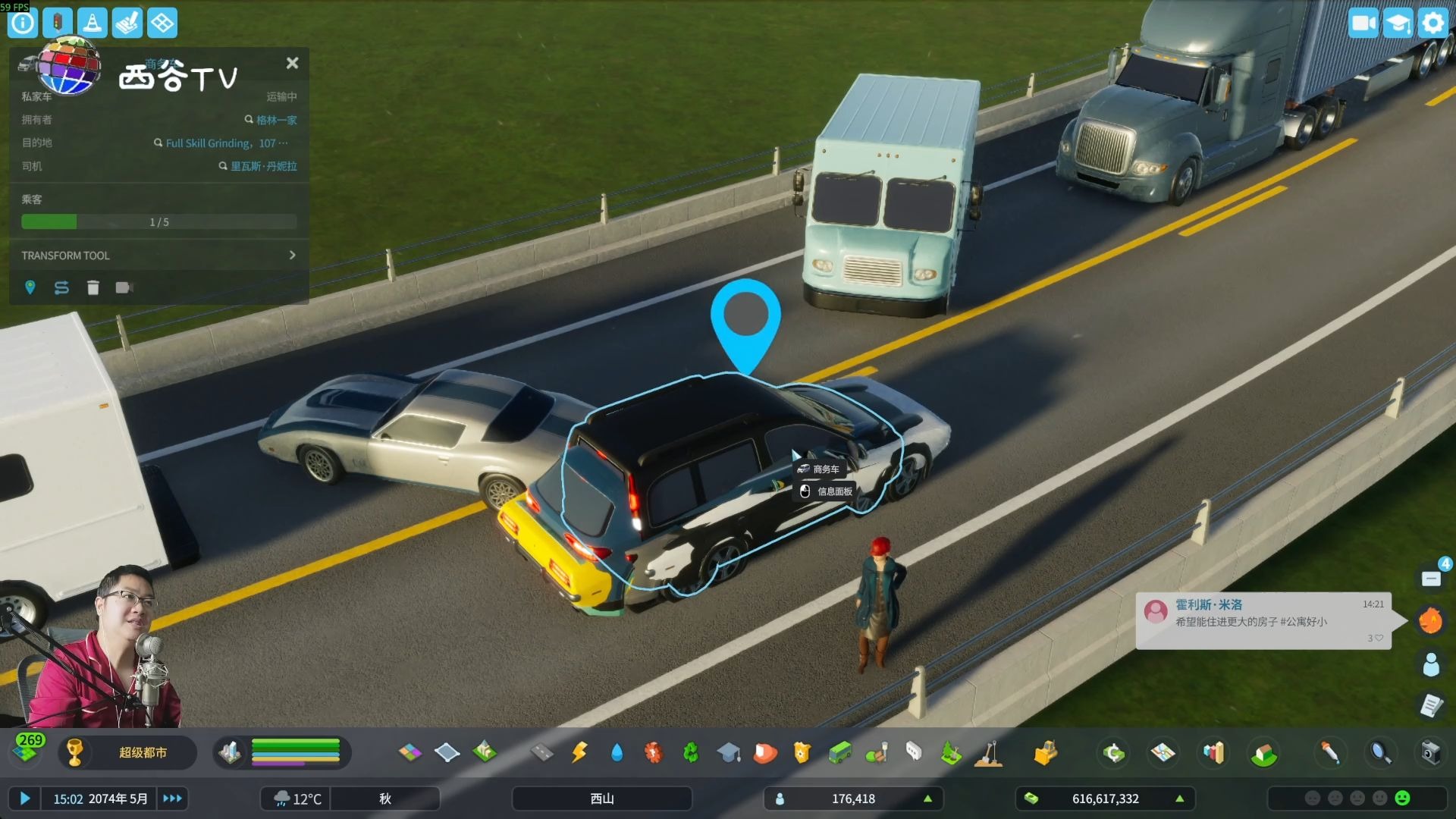Open the traffic light tool button
Screen dimensions: 1456x819
coord(58,23)
